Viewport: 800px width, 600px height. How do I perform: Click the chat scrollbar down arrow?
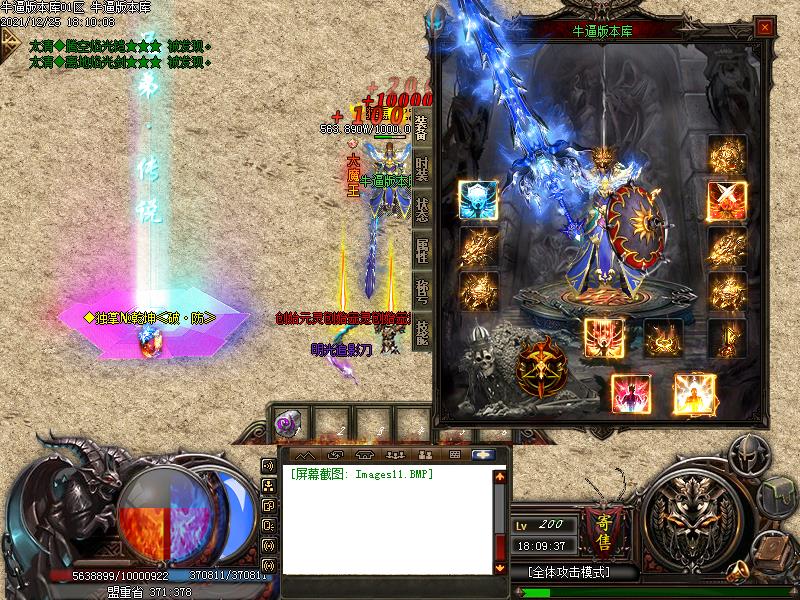pos(501,567)
